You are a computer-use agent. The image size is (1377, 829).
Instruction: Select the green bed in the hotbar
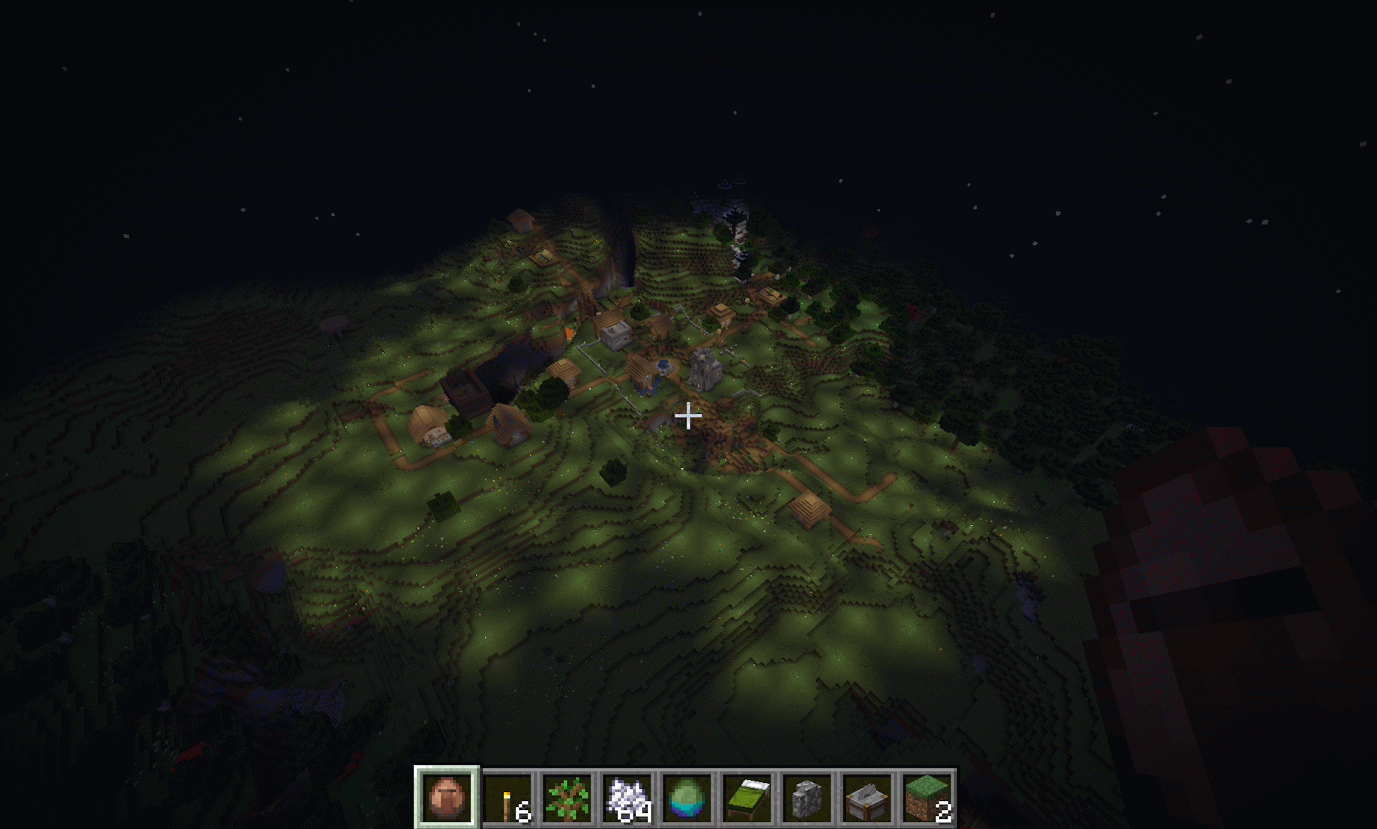(747, 798)
